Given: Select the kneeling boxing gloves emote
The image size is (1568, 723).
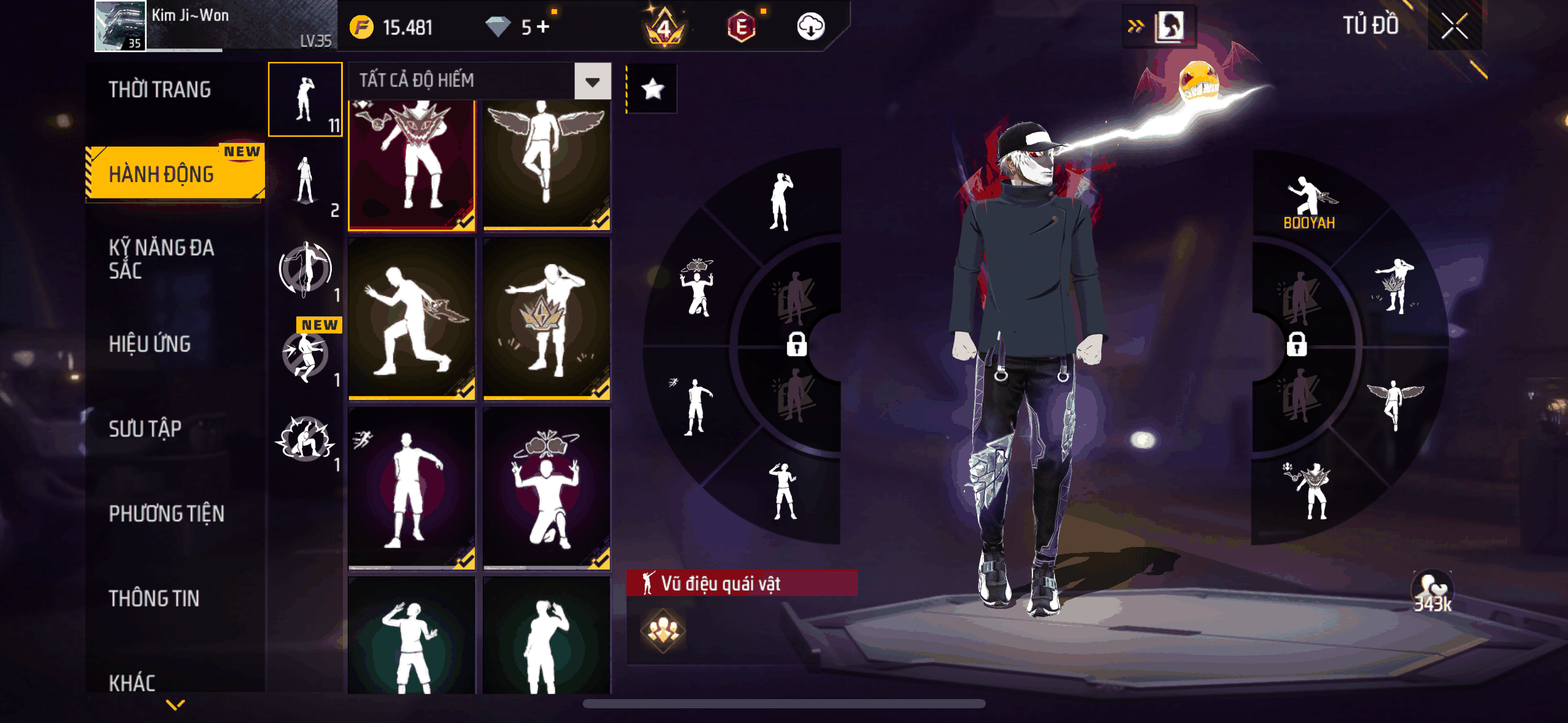Looking at the screenshot, I should (x=546, y=488).
